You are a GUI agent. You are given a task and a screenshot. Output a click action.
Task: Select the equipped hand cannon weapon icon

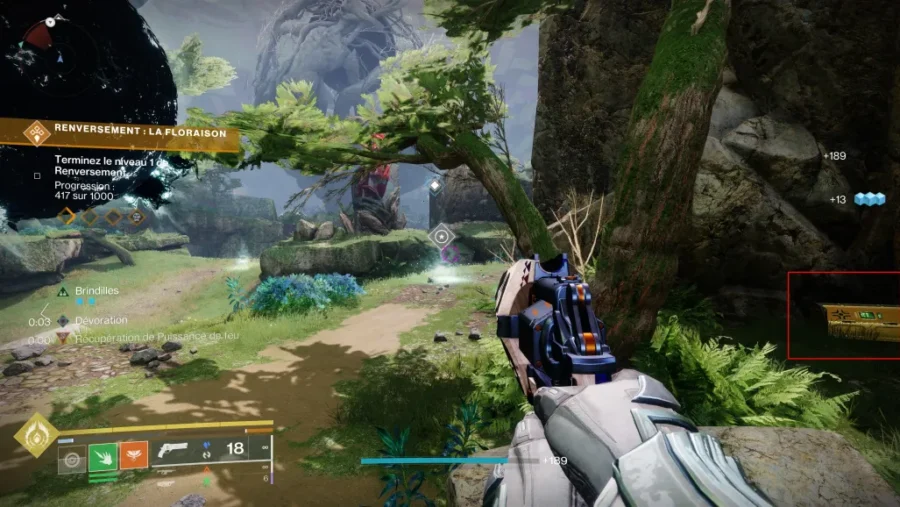(x=173, y=450)
